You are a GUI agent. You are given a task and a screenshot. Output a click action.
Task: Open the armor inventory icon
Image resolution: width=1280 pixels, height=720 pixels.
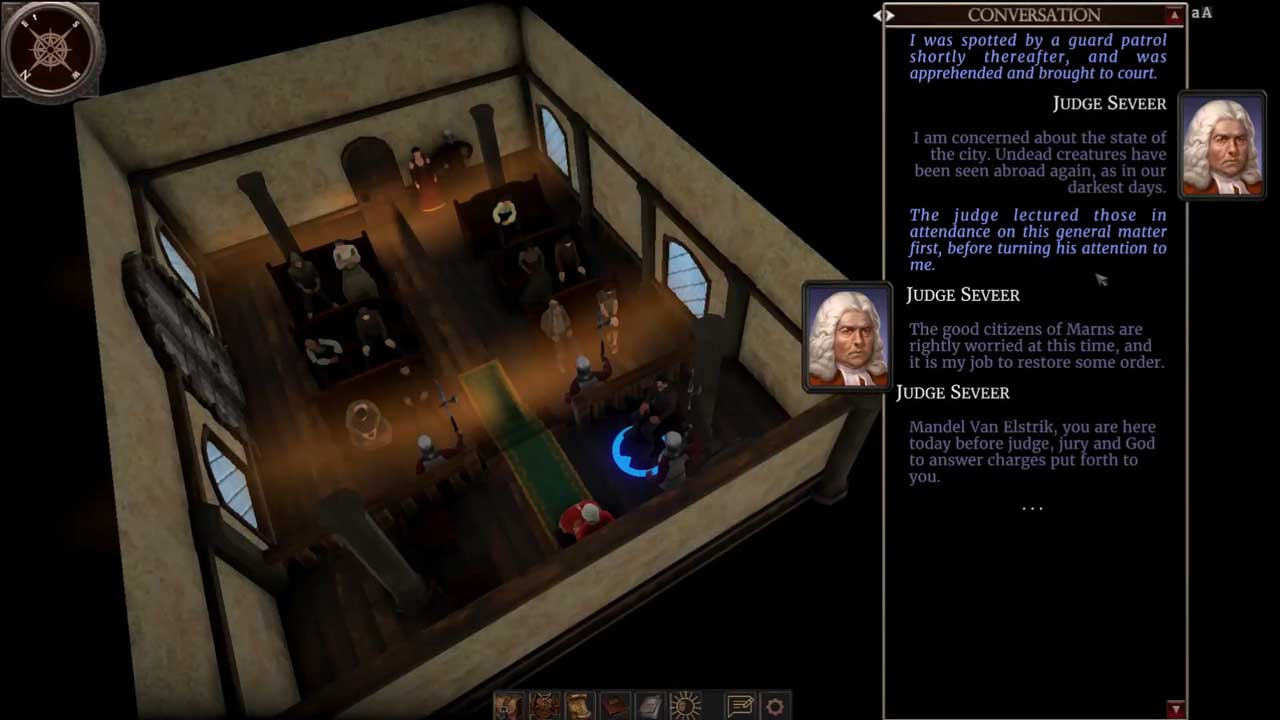tap(544, 706)
